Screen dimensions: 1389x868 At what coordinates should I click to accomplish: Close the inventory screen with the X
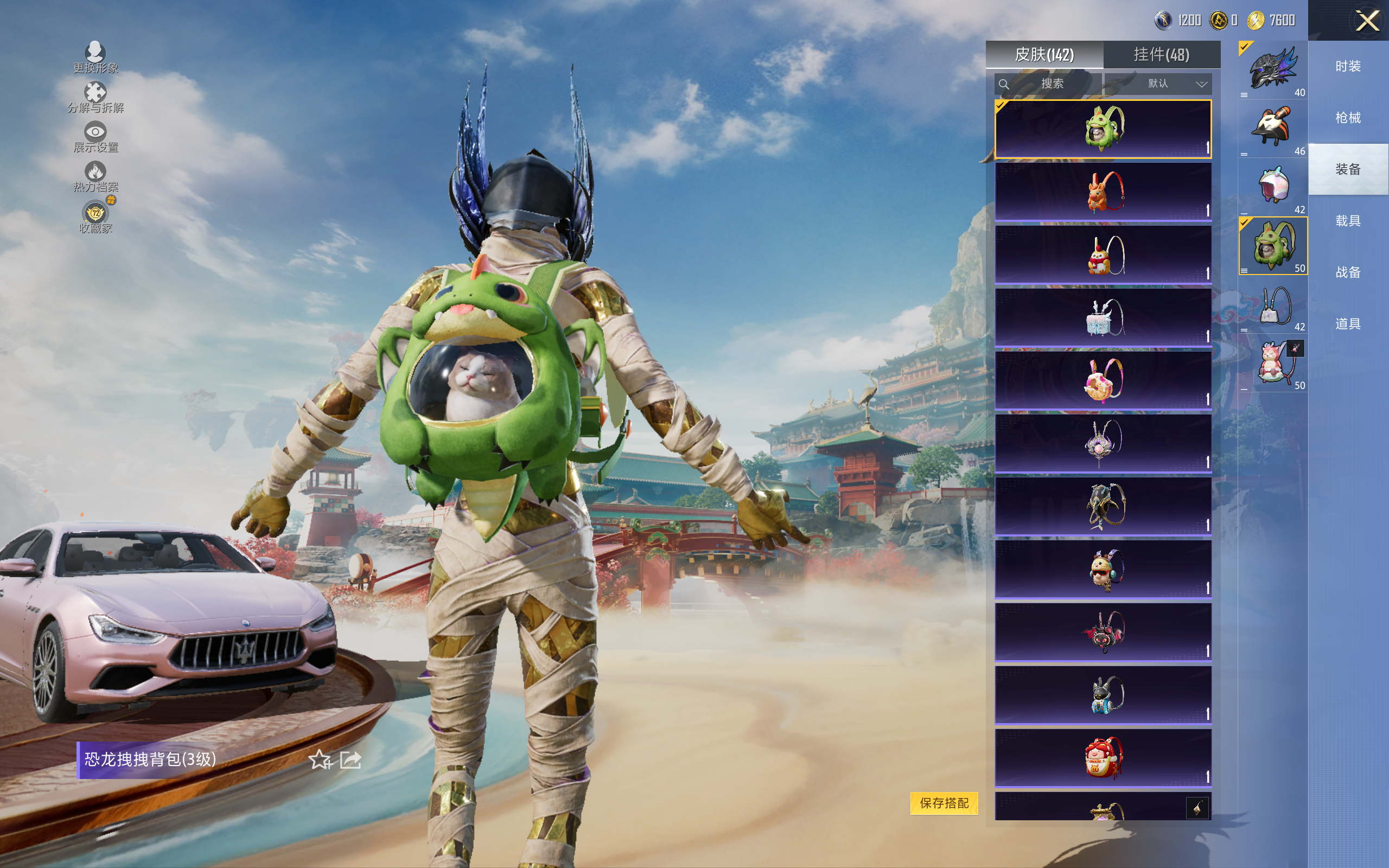(x=1367, y=21)
